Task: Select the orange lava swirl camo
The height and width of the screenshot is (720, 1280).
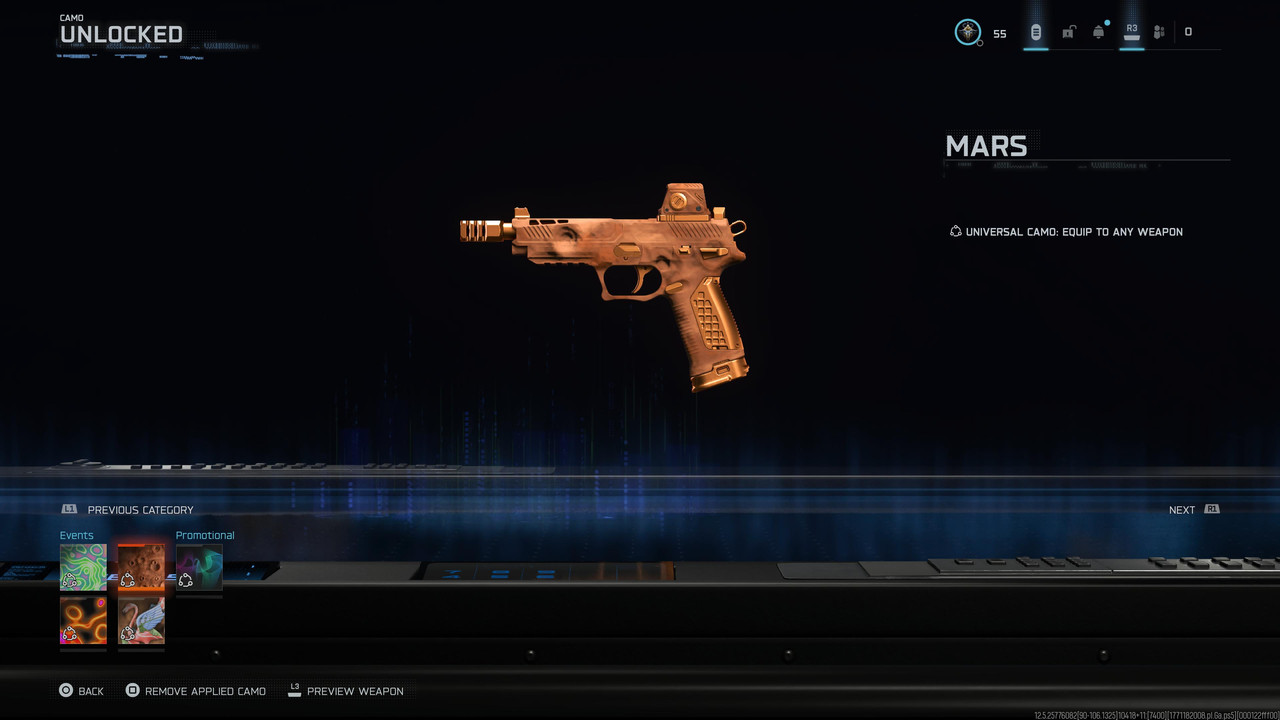Action: point(83,621)
